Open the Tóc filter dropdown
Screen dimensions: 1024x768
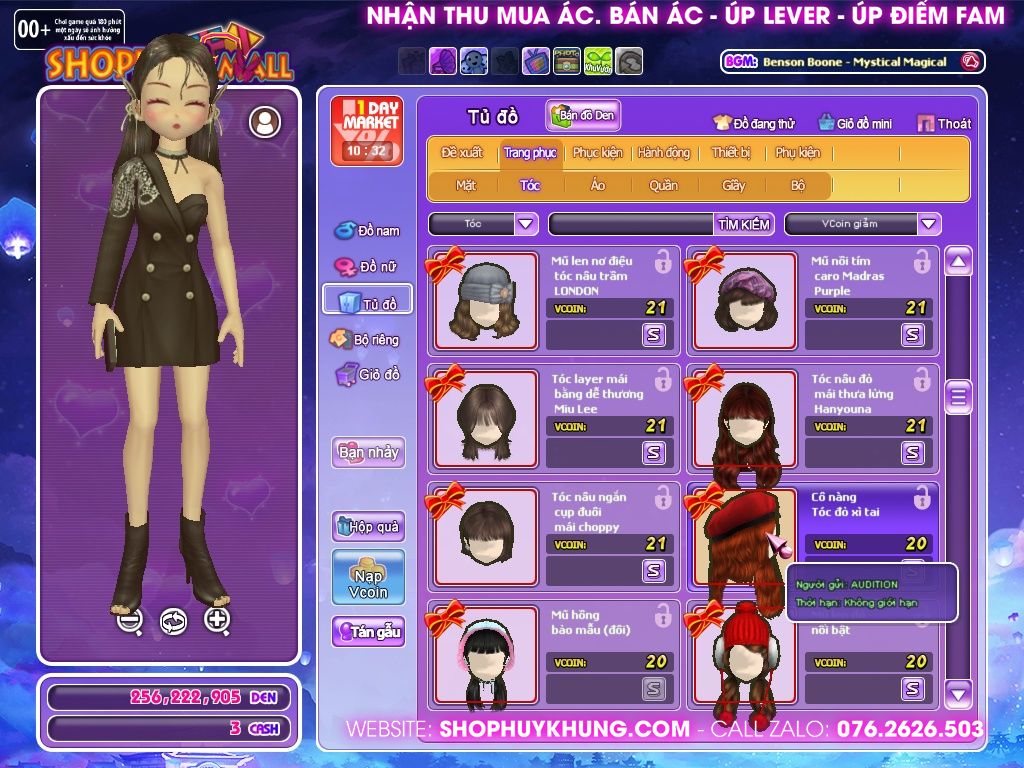(526, 224)
